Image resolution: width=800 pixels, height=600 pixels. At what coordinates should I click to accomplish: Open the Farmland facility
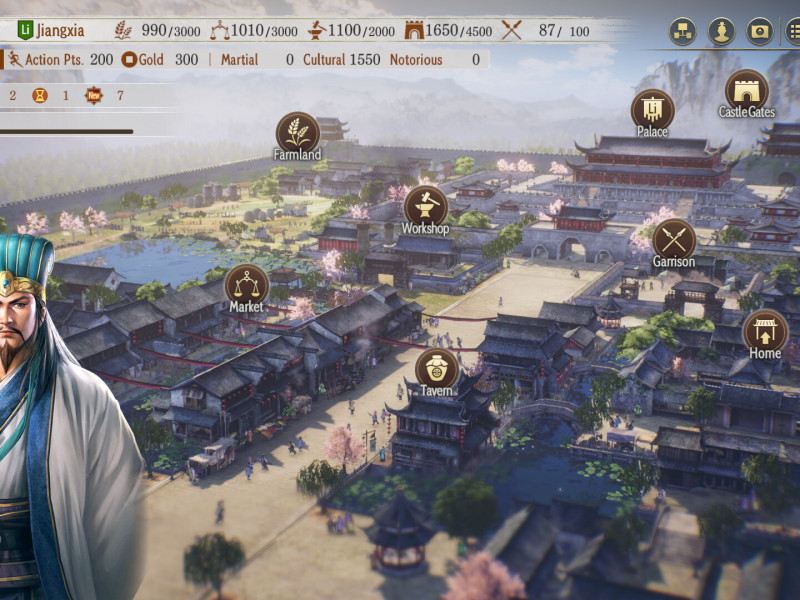(297, 133)
